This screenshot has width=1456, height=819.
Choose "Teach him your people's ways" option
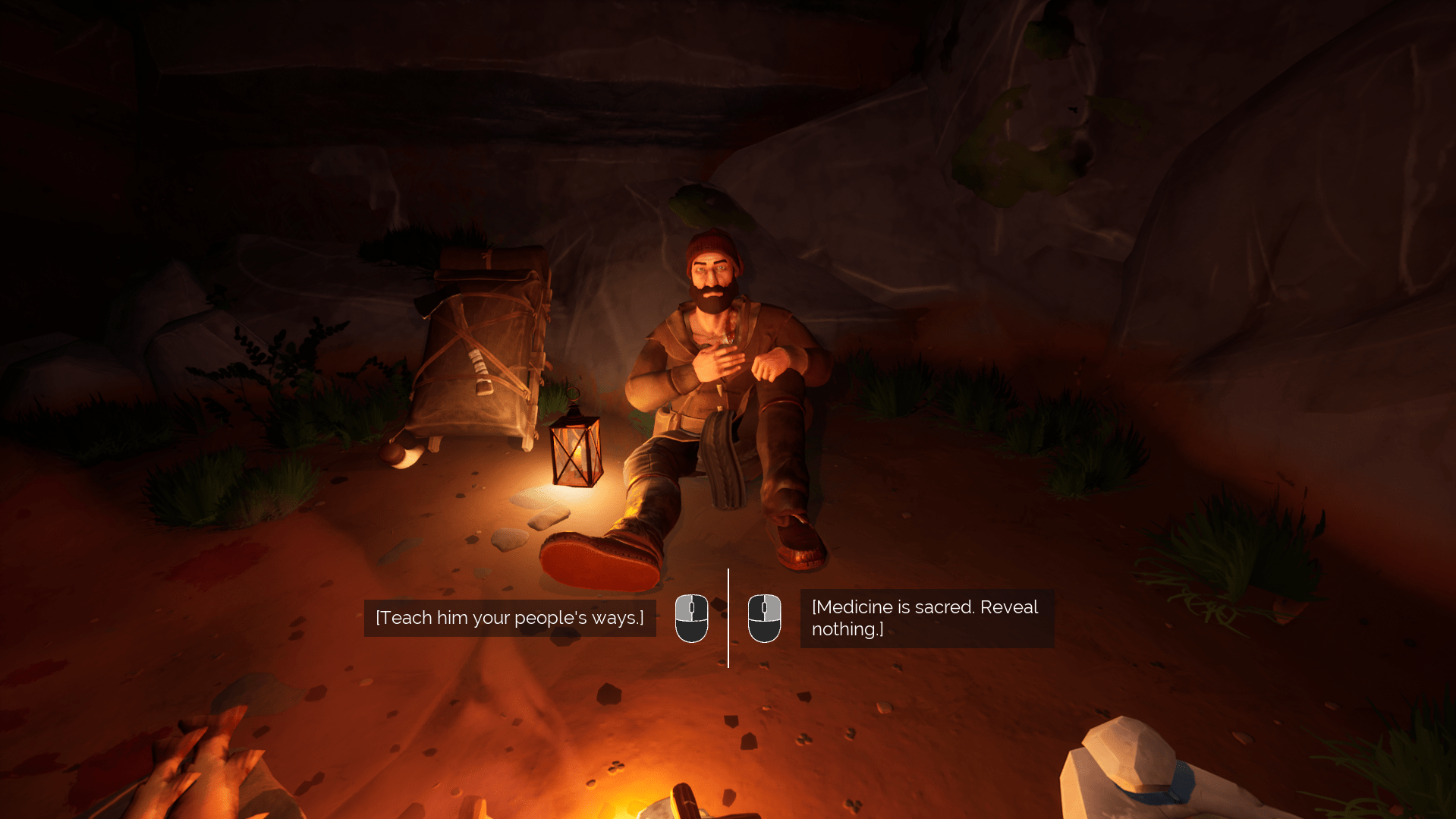click(510, 618)
